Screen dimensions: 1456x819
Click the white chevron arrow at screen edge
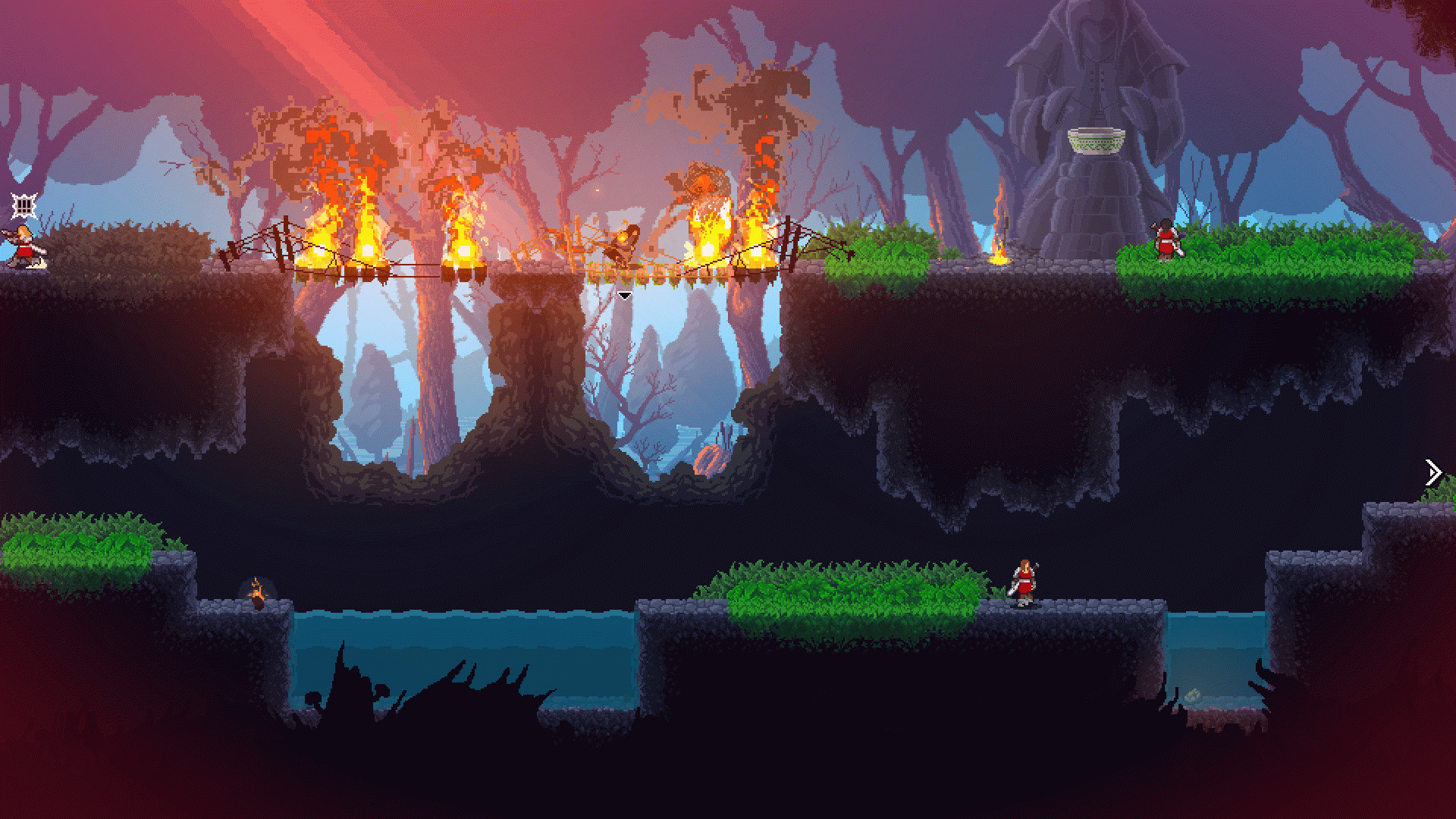(1432, 472)
